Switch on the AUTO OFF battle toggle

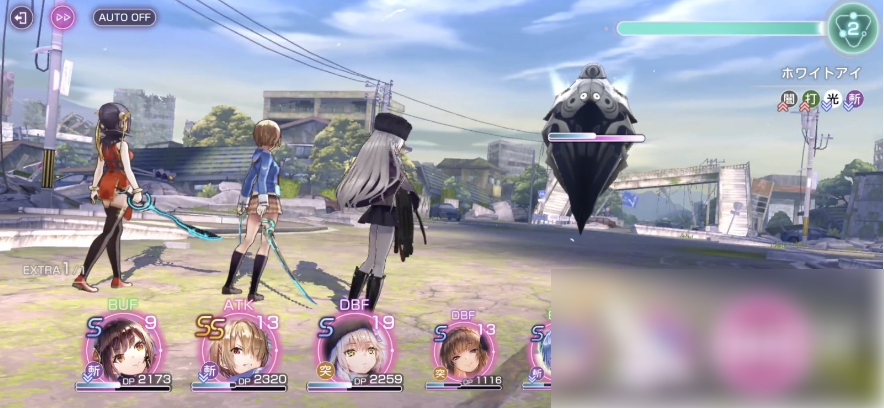125,17
